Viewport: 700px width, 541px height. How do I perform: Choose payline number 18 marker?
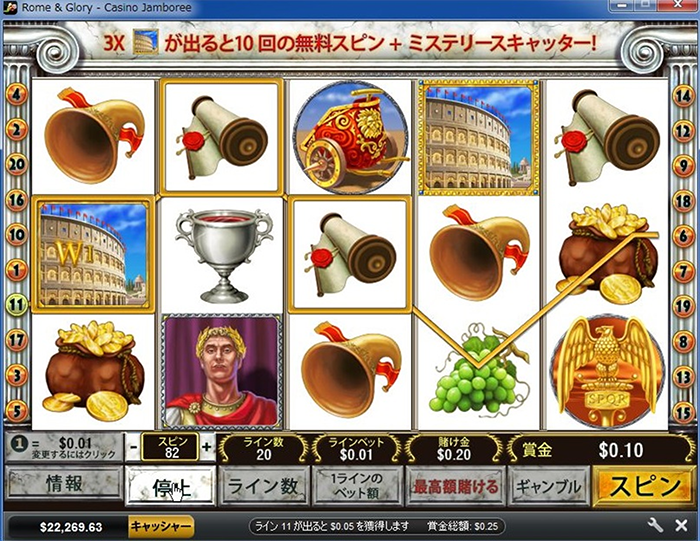pos(684,199)
